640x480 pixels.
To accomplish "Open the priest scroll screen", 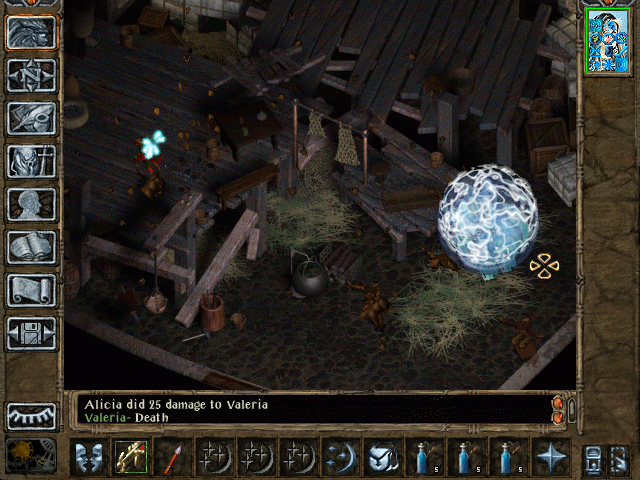I will click(x=31, y=290).
